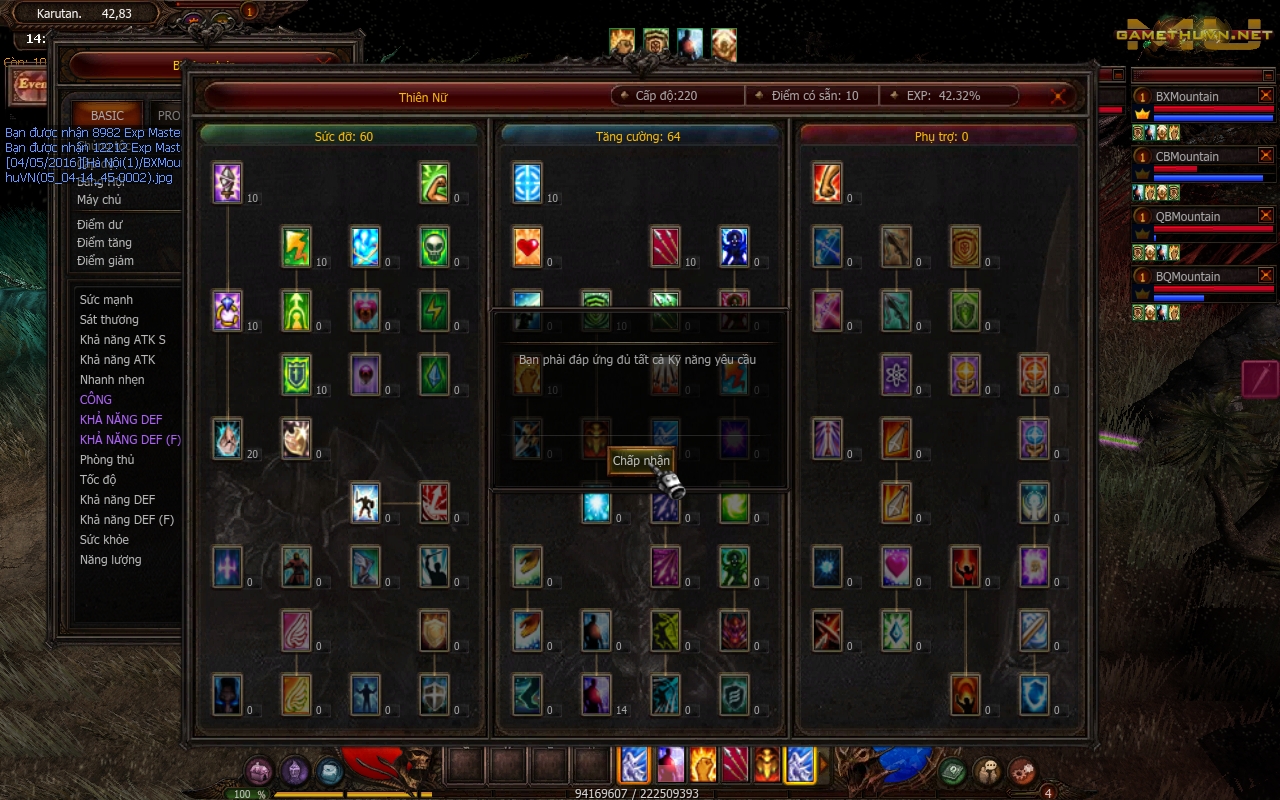Open the book icon at bottom right
The height and width of the screenshot is (800, 1280).
click(x=952, y=771)
